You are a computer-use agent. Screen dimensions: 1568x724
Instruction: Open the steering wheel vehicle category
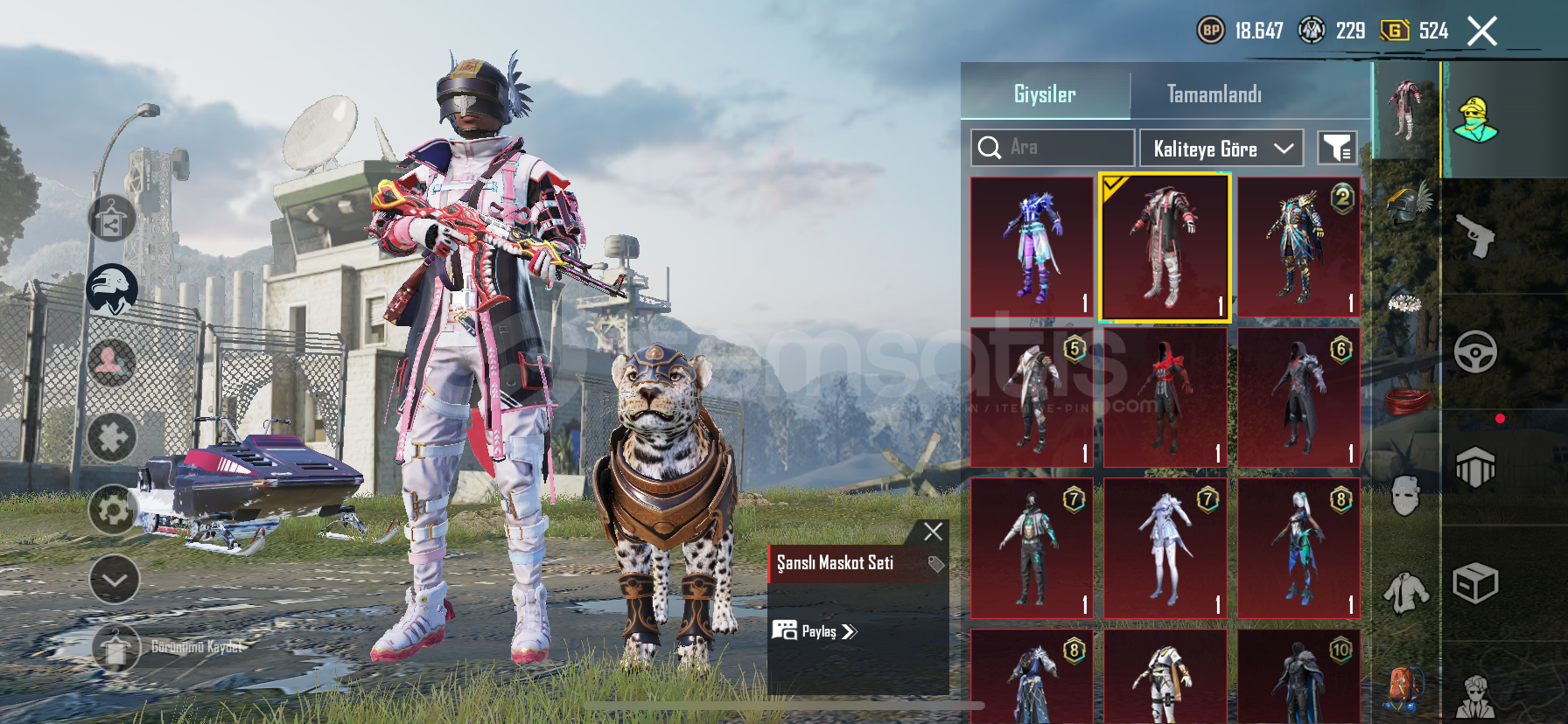1475,352
